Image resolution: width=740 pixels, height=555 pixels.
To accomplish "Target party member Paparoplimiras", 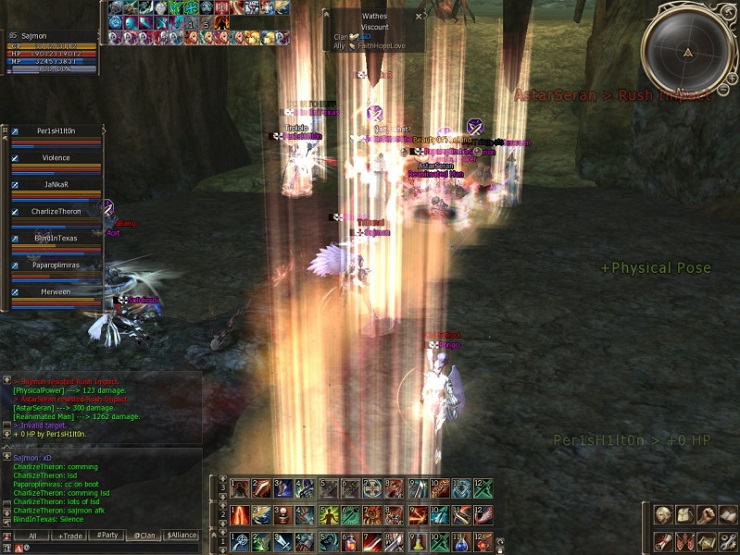I will (56, 265).
